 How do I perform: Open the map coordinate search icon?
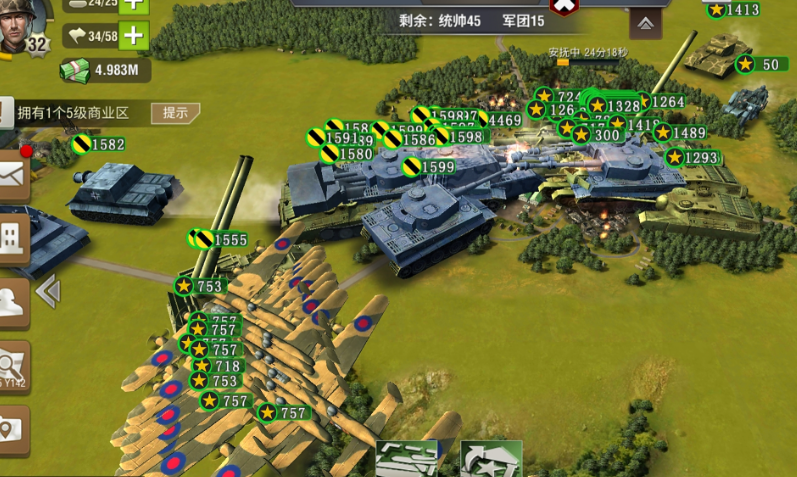[x=12, y=364]
